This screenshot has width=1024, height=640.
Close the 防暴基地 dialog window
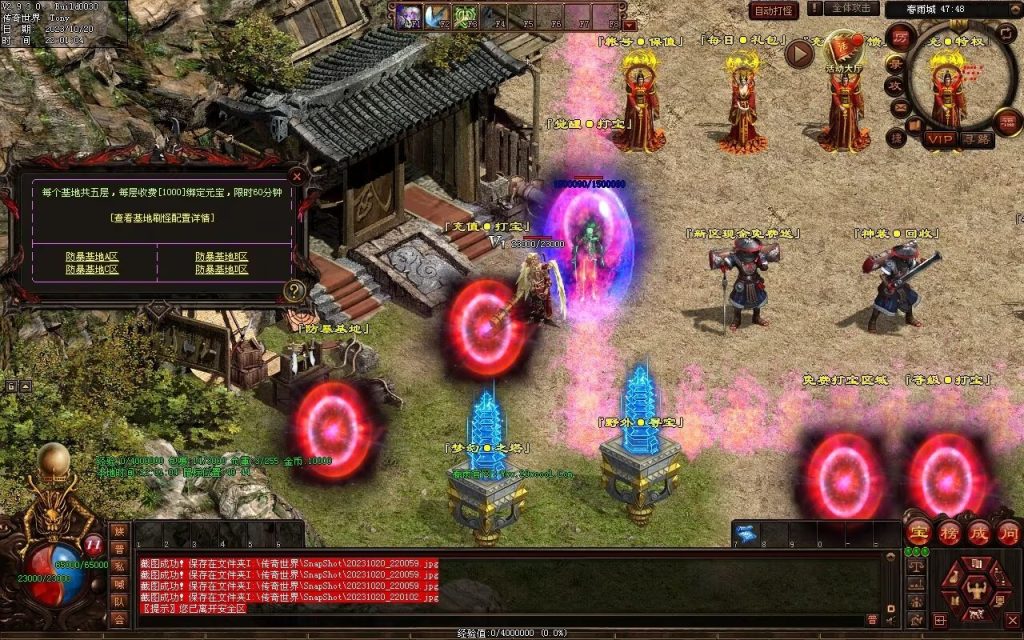coord(296,175)
